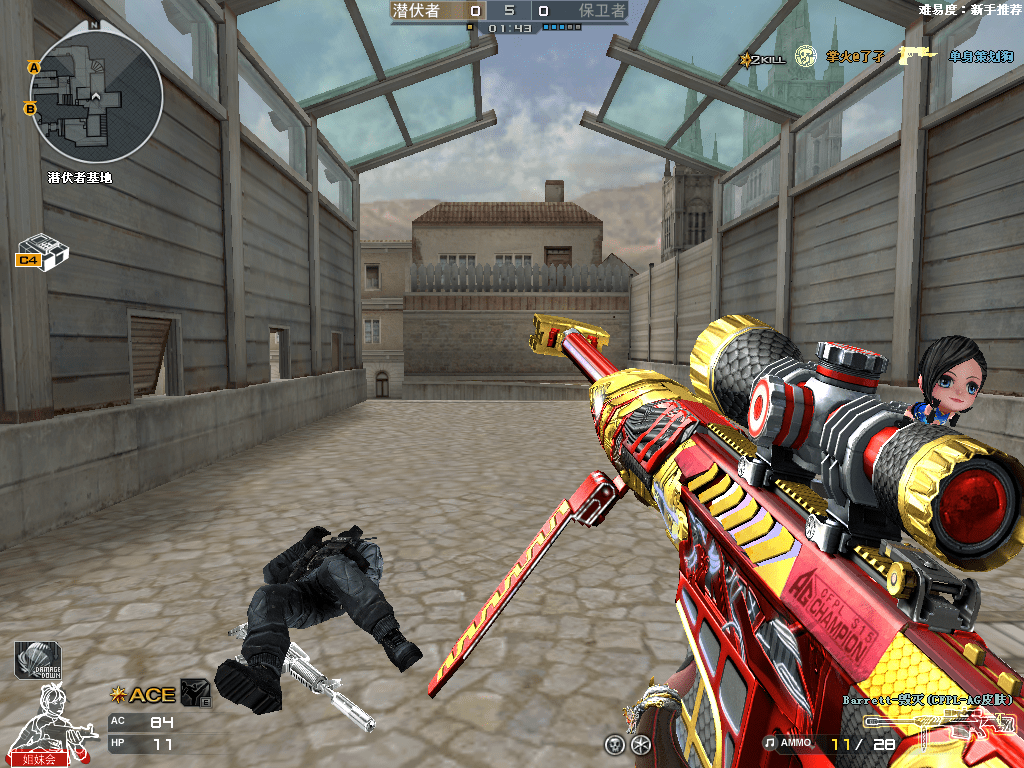Click the golden gun icon in kill feed
This screenshot has width=1024, height=768.
(x=917, y=55)
